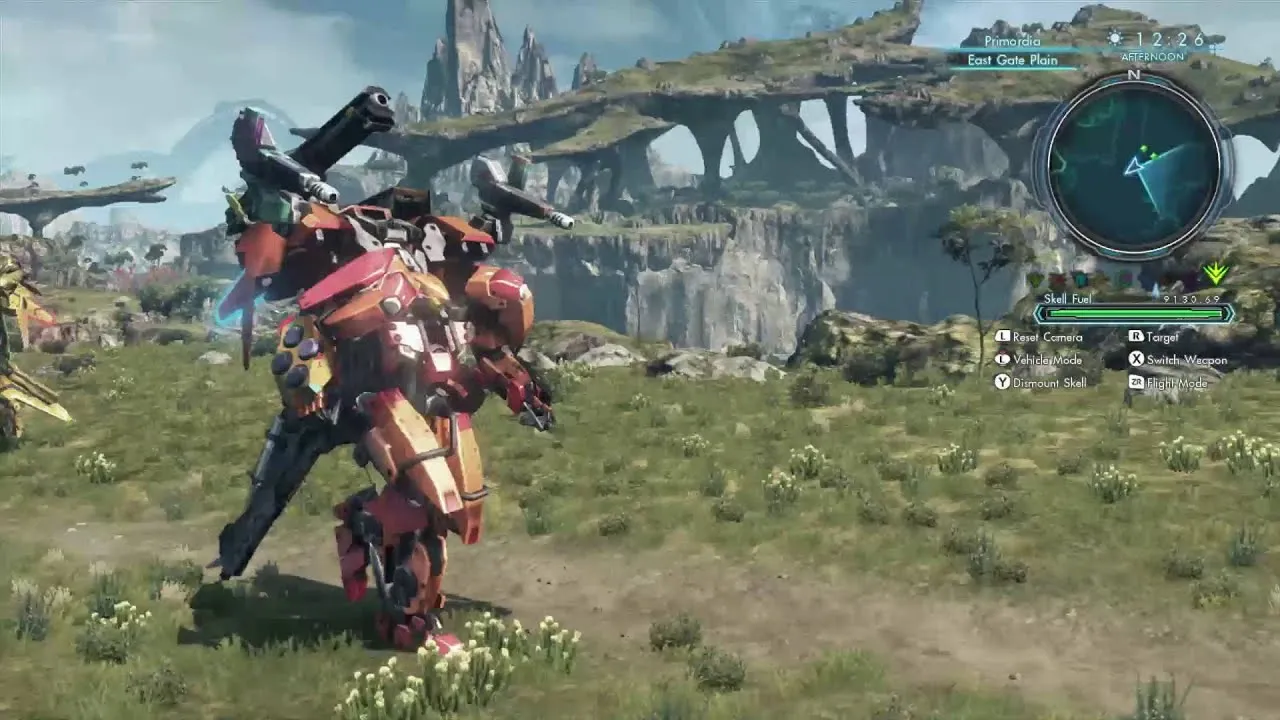Image resolution: width=1280 pixels, height=720 pixels.
Task: Click the Primordia region name tab
Action: tap(1012, 41)
